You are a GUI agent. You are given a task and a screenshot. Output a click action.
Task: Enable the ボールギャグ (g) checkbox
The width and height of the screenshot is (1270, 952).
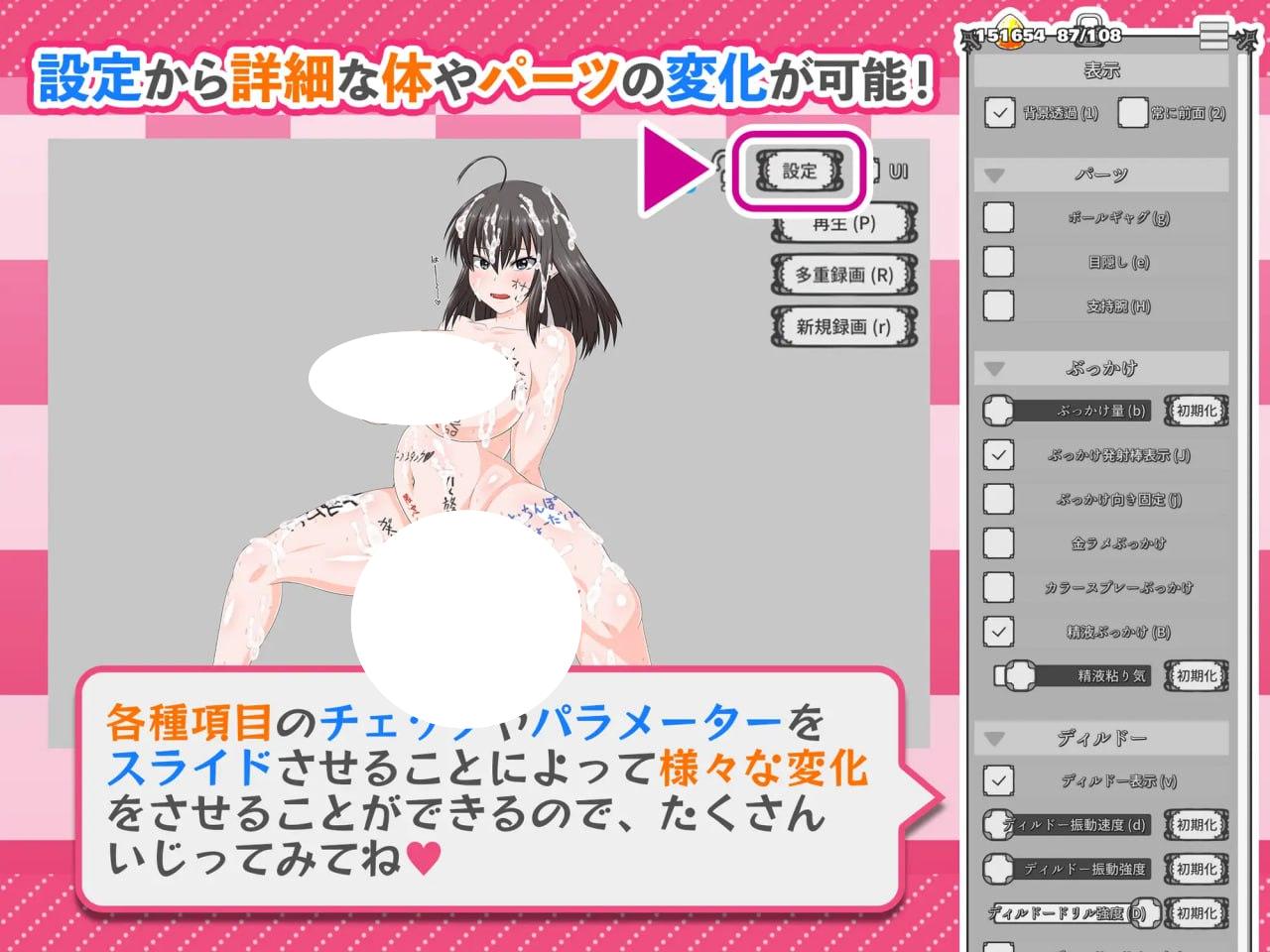(999, 217)
